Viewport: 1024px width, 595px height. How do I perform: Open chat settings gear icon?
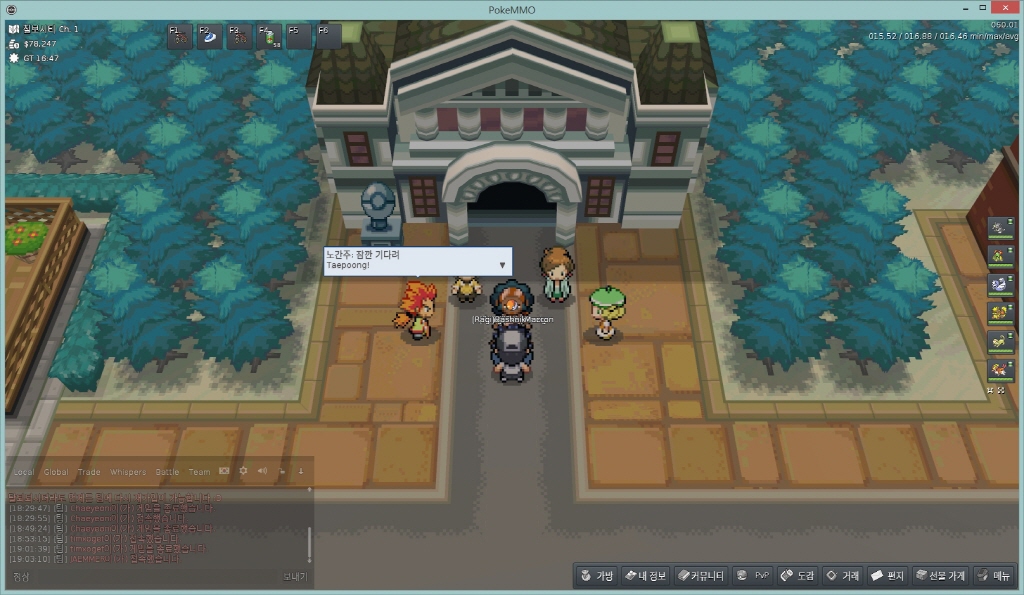243,471
